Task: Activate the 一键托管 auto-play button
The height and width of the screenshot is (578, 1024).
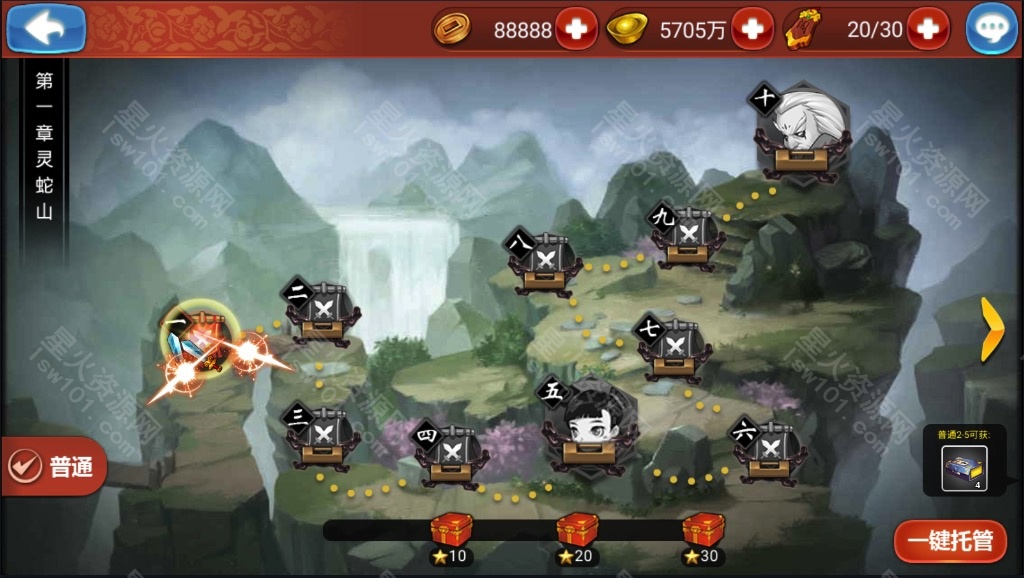Action: (949, 542)
